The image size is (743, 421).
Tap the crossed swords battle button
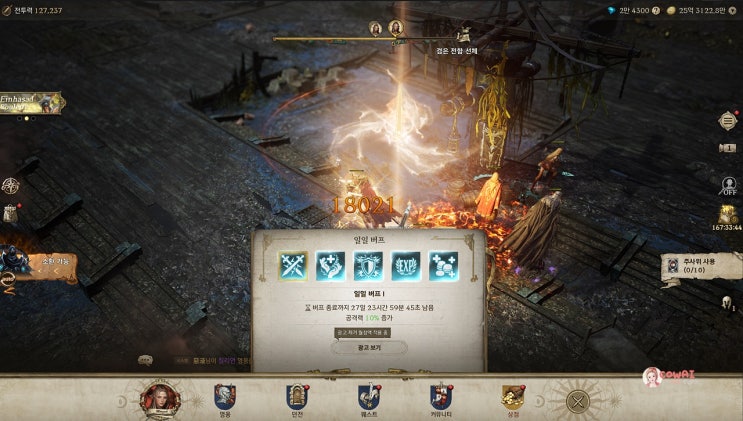click(x=577, y=402)
